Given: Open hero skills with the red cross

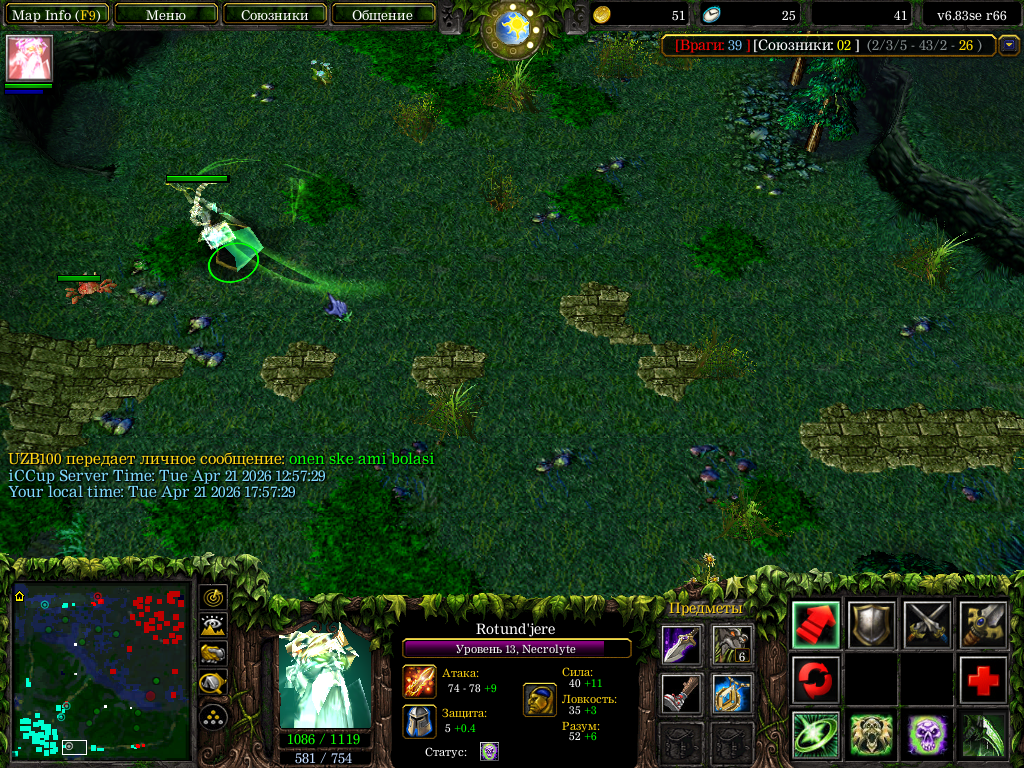Looking at the screenshot, I should [x=983, y=680].
